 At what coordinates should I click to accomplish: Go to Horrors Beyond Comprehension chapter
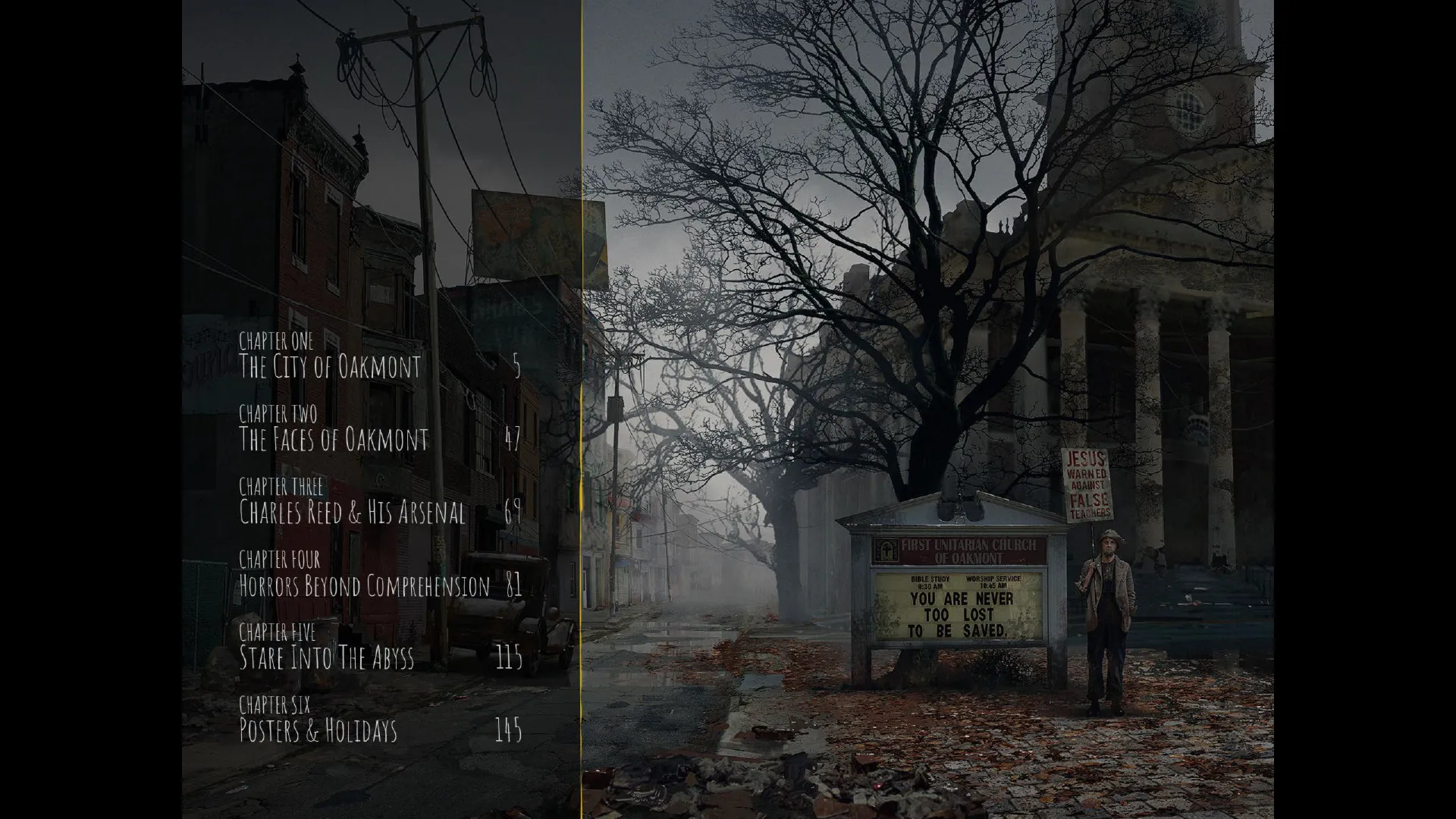coord(364,585)
